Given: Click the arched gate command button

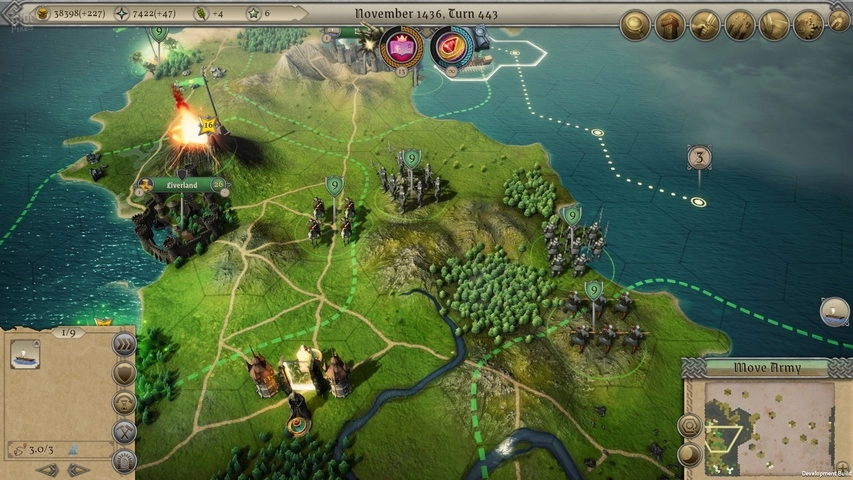Looking at the screenshot, I should coord(124,461).
